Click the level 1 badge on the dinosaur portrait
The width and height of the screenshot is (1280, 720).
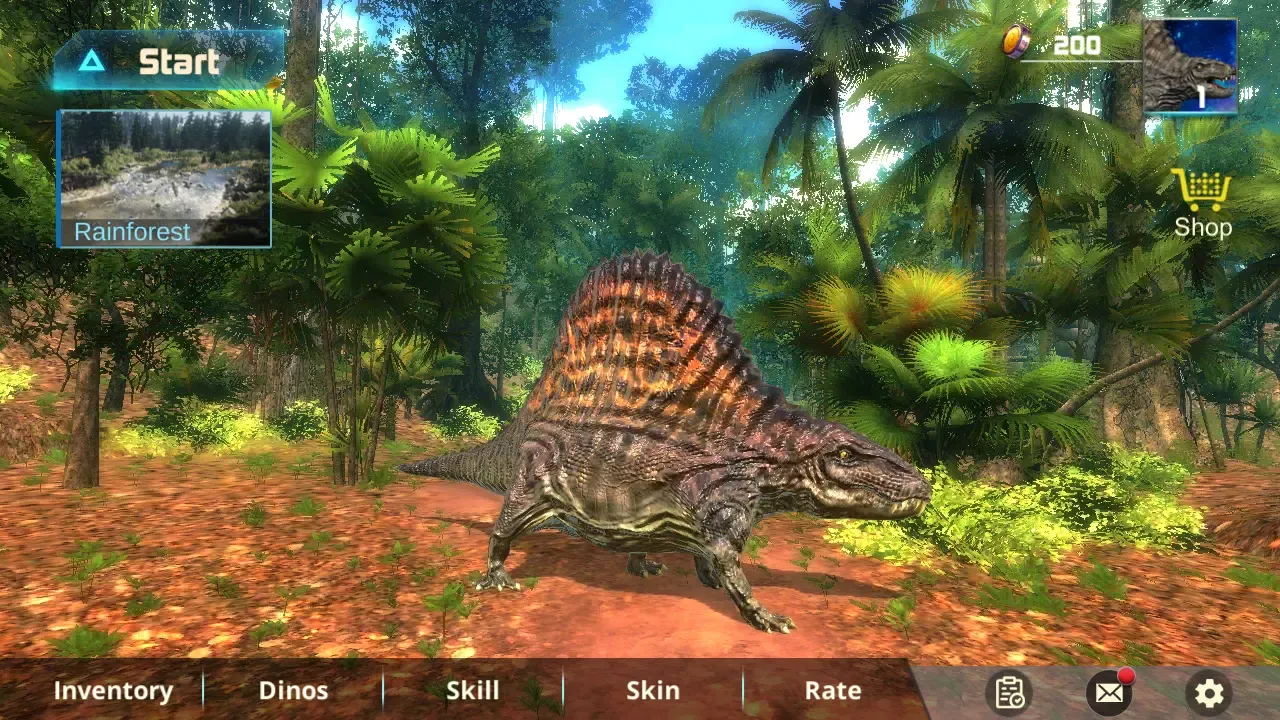[x=1203, y=98]
